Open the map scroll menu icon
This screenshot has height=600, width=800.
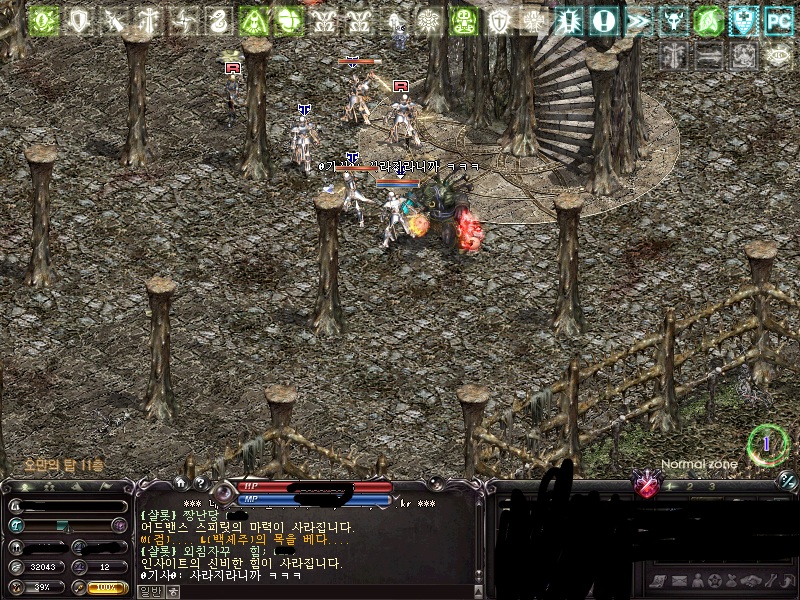pyautogui.click(x=656, y=580)
